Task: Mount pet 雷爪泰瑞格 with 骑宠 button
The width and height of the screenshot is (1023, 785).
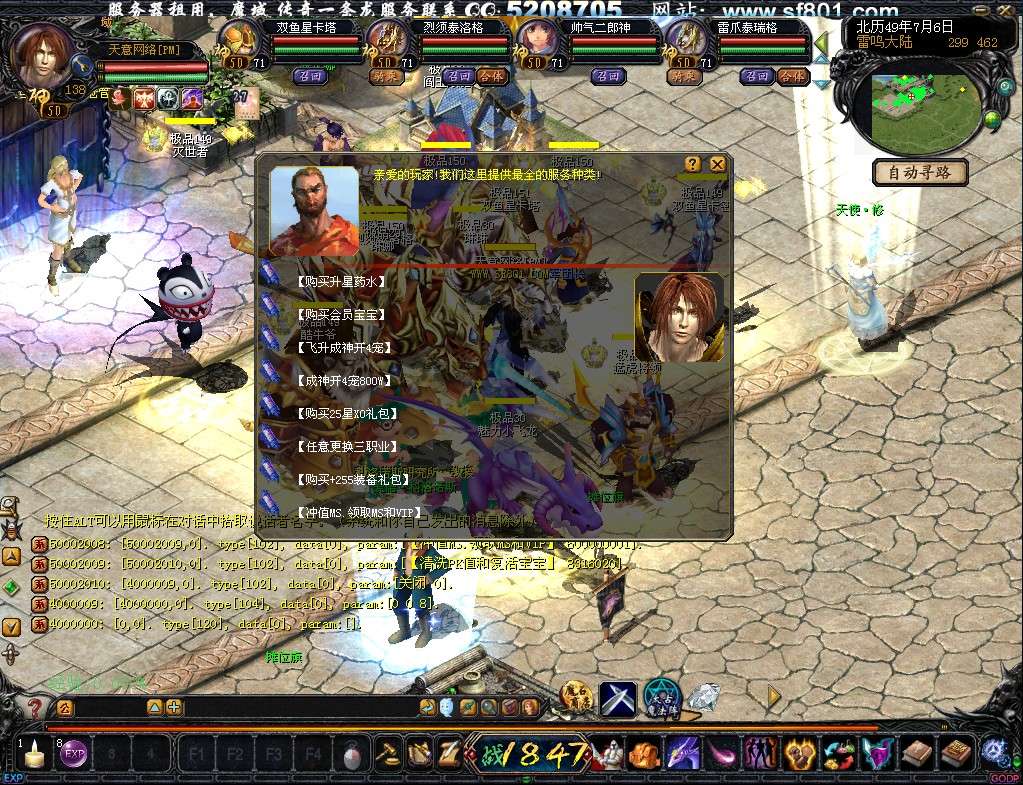Action: point(683,76)
